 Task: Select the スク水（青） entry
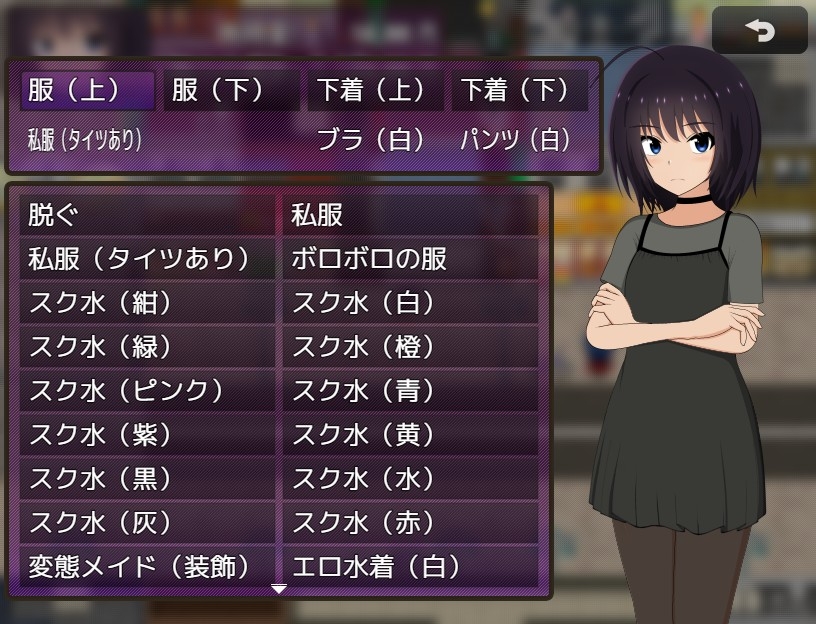tap(410, 391)
